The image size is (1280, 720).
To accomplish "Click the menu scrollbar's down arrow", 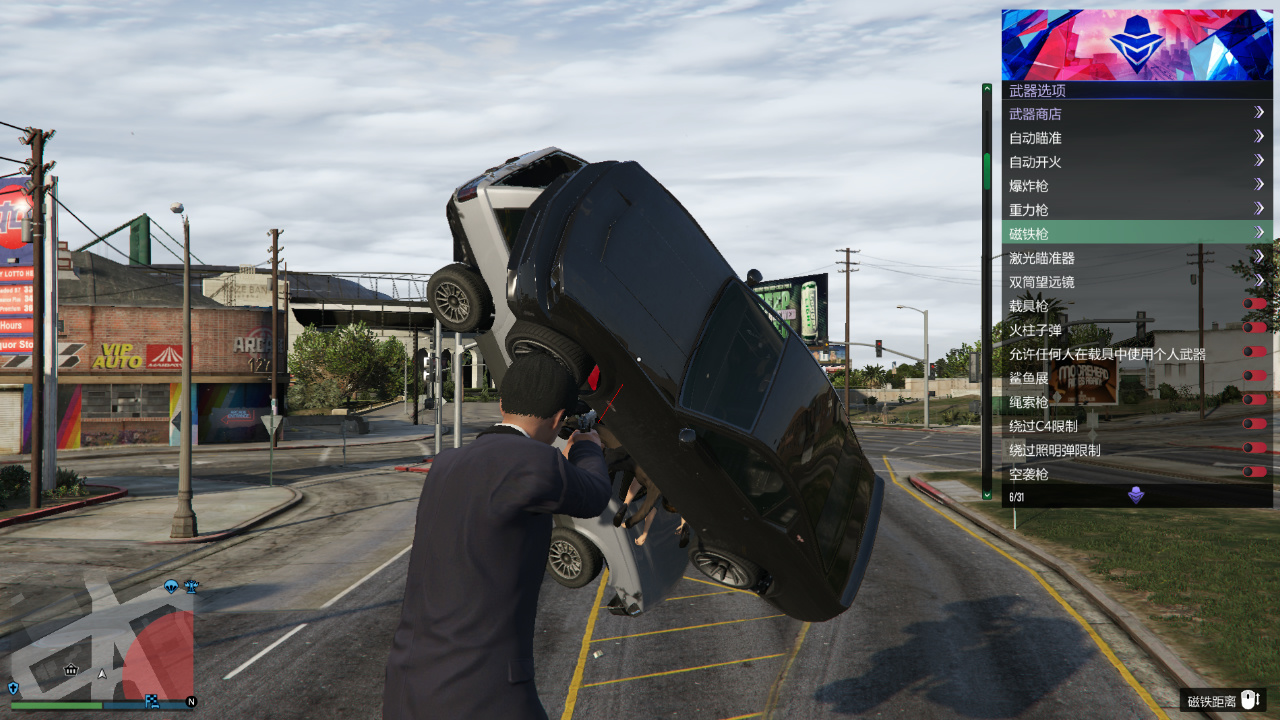I will [x=987, y=494].
